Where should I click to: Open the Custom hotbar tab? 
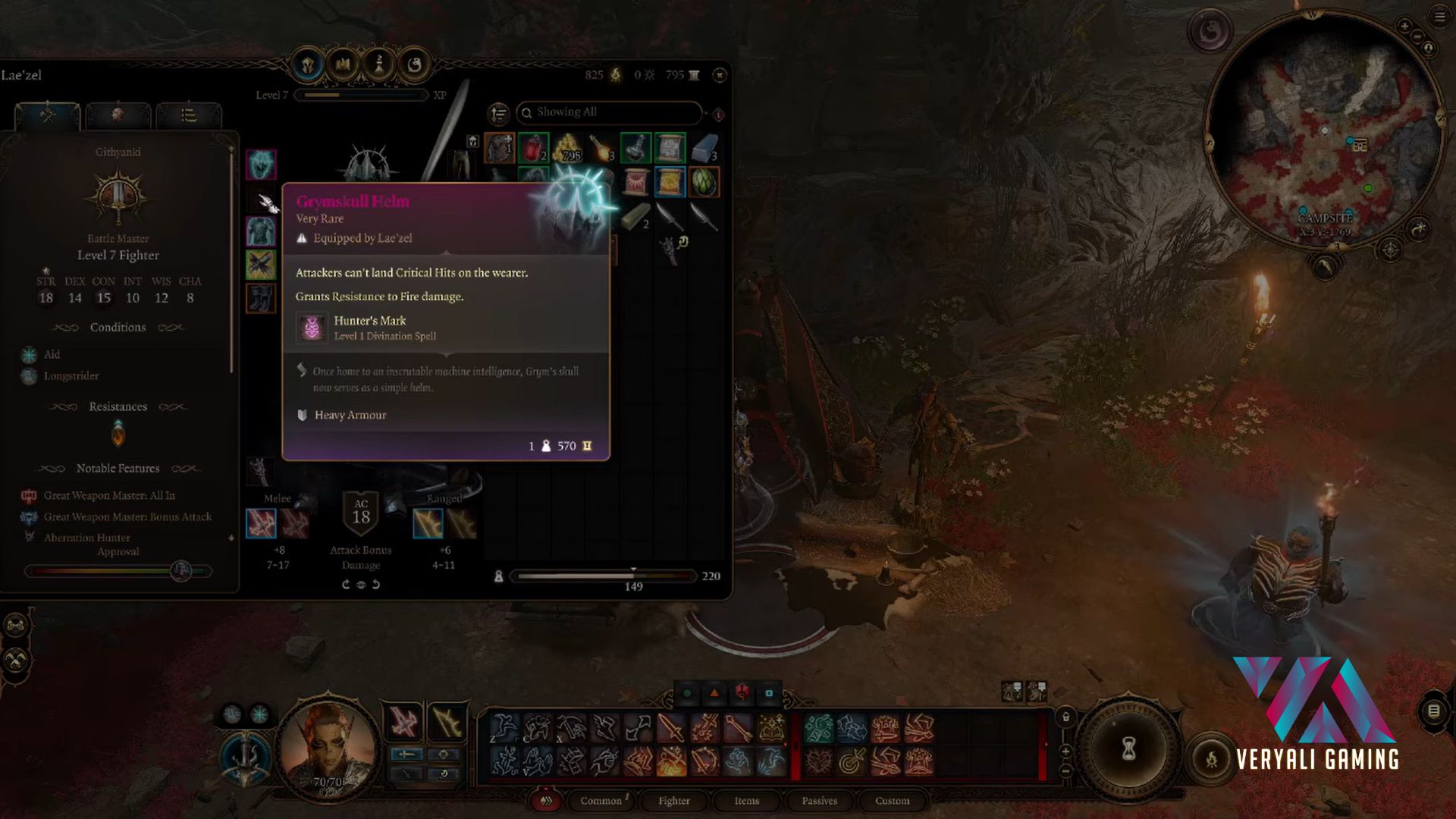(892, 801)
